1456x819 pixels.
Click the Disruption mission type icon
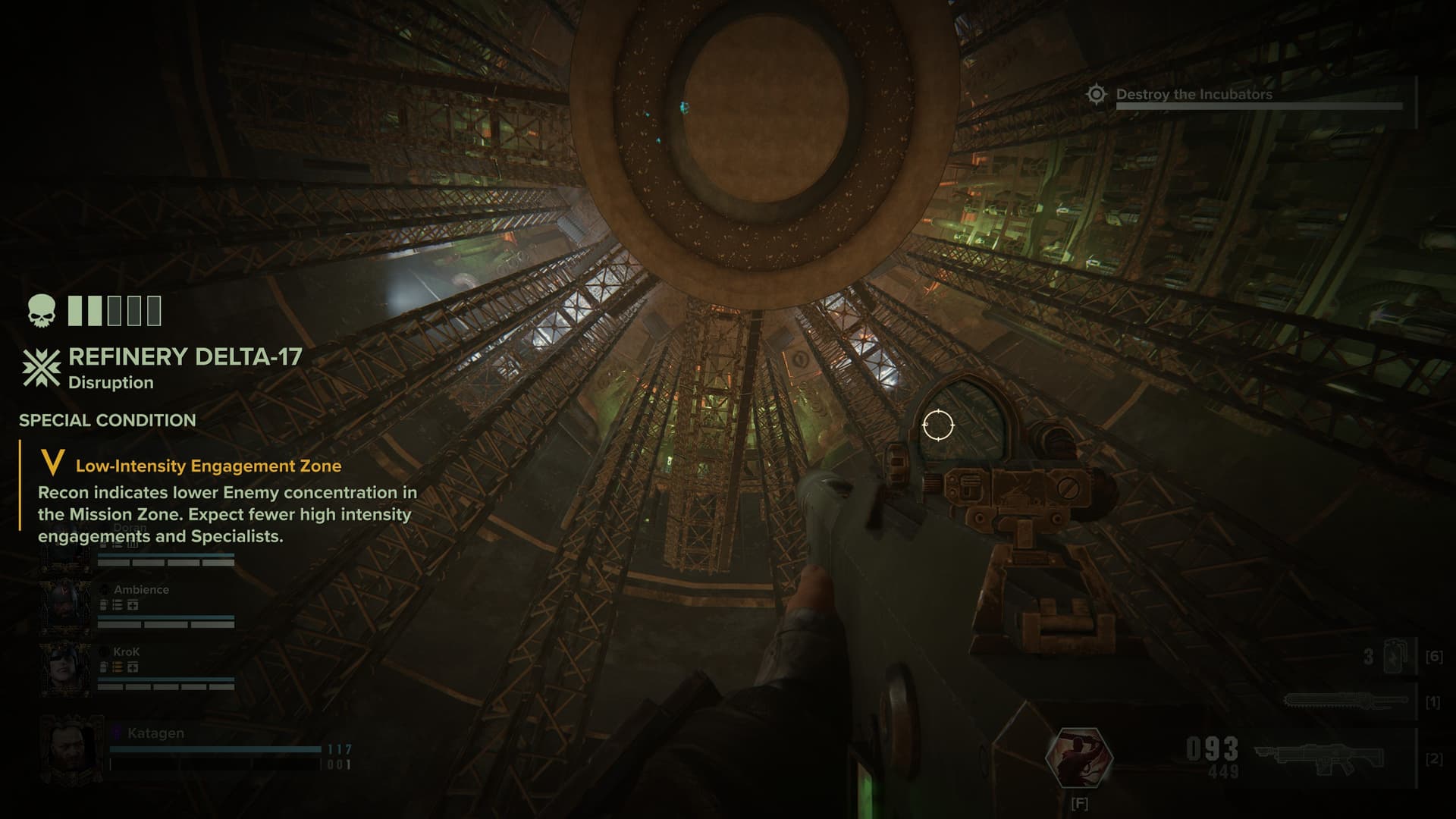point(41,369)
